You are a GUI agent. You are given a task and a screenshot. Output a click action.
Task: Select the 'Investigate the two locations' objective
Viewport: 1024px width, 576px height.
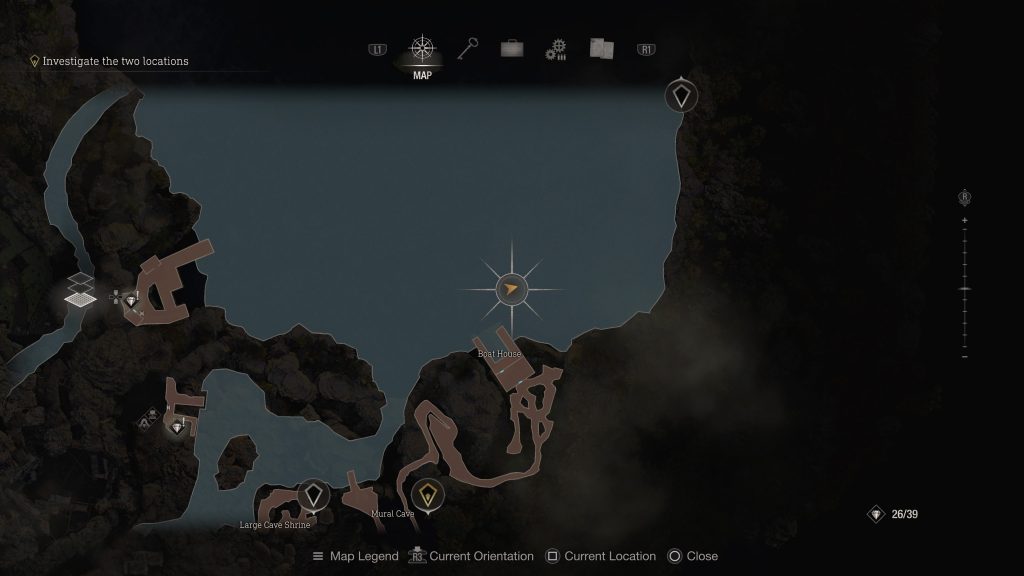[115, 61]
